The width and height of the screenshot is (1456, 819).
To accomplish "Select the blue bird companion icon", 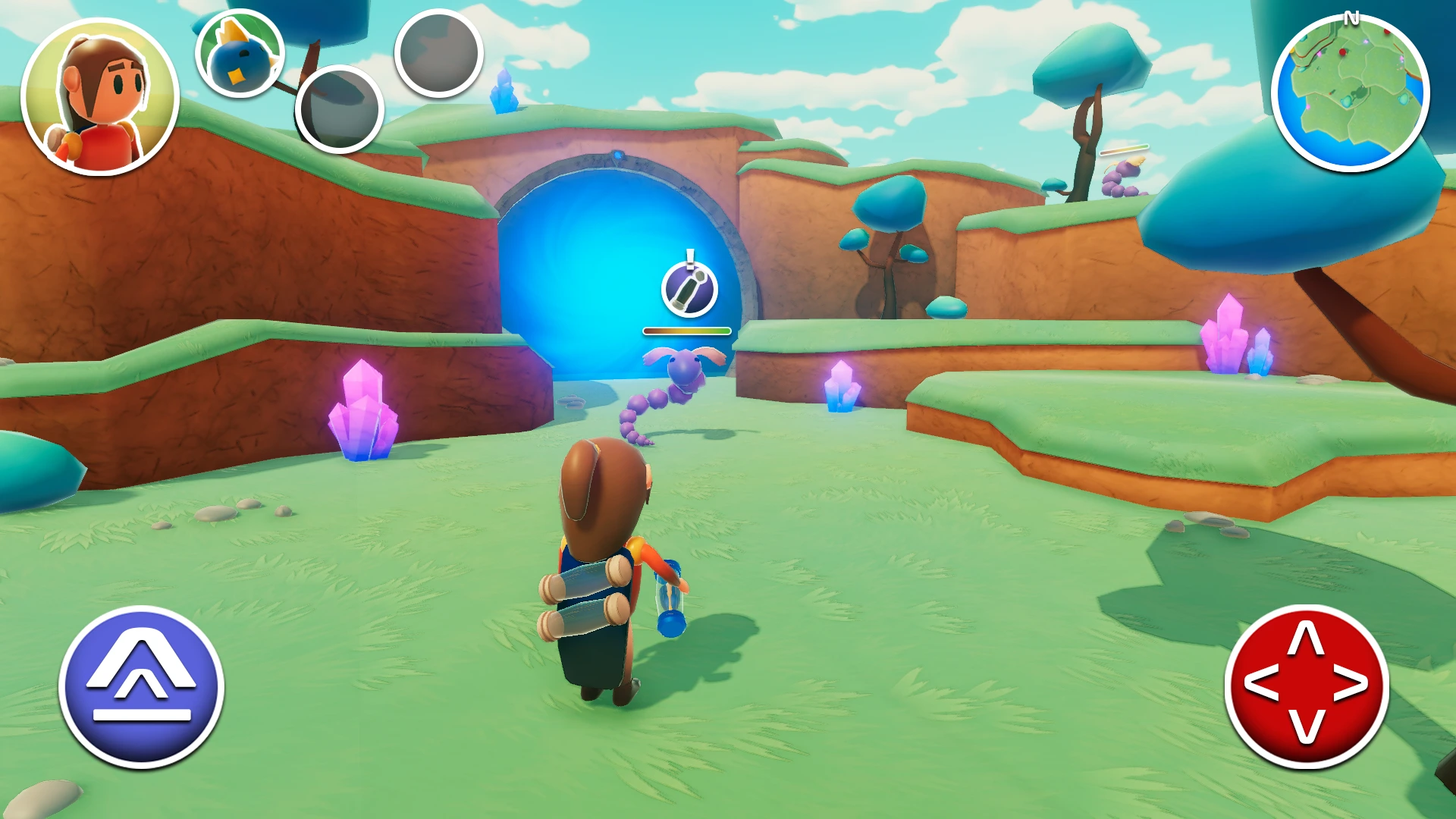I will 240,54.
